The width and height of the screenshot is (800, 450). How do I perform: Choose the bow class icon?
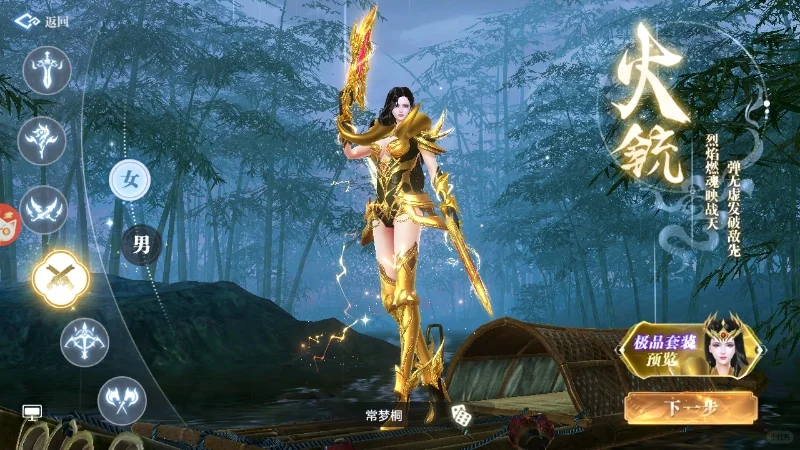[x=85, y=342]
